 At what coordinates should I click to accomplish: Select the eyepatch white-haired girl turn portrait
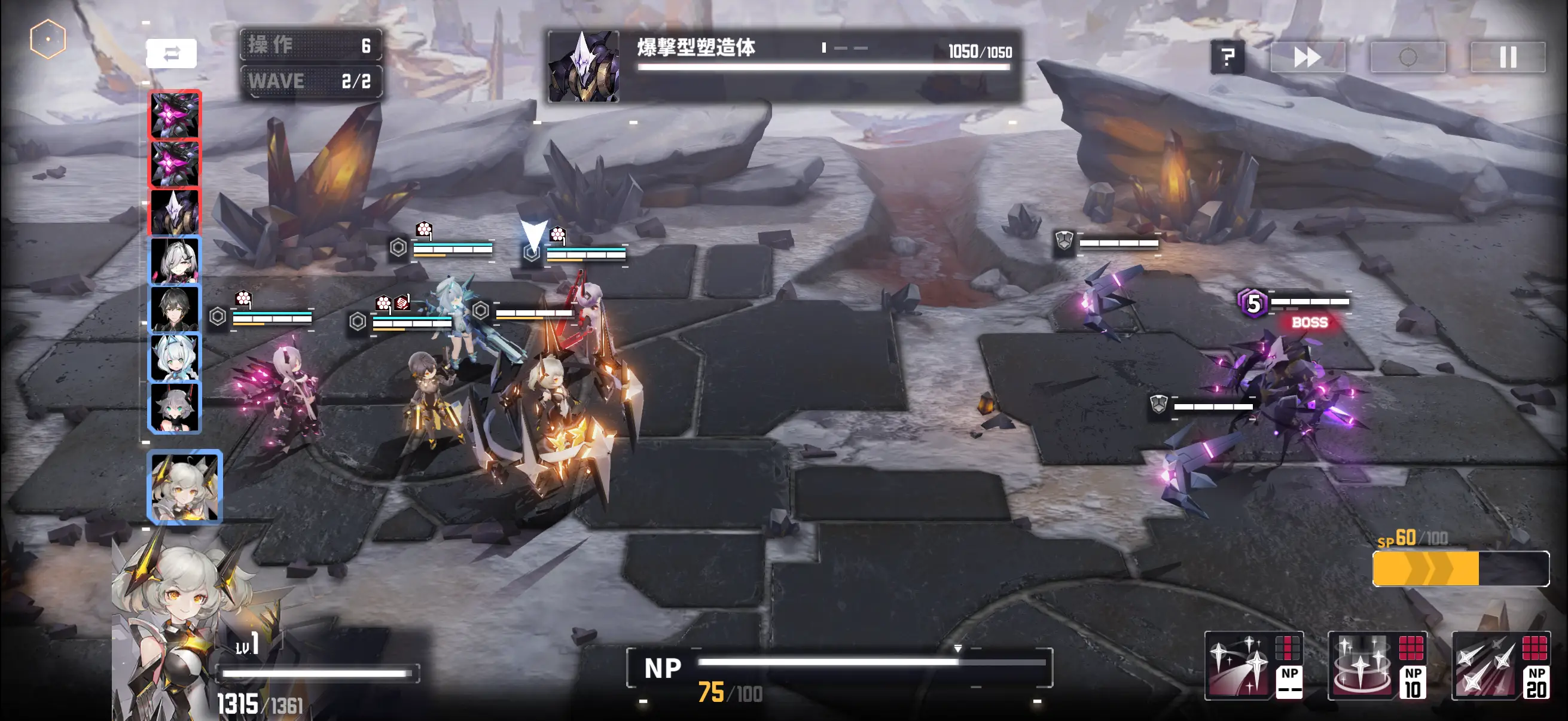[x=175, y=261]
